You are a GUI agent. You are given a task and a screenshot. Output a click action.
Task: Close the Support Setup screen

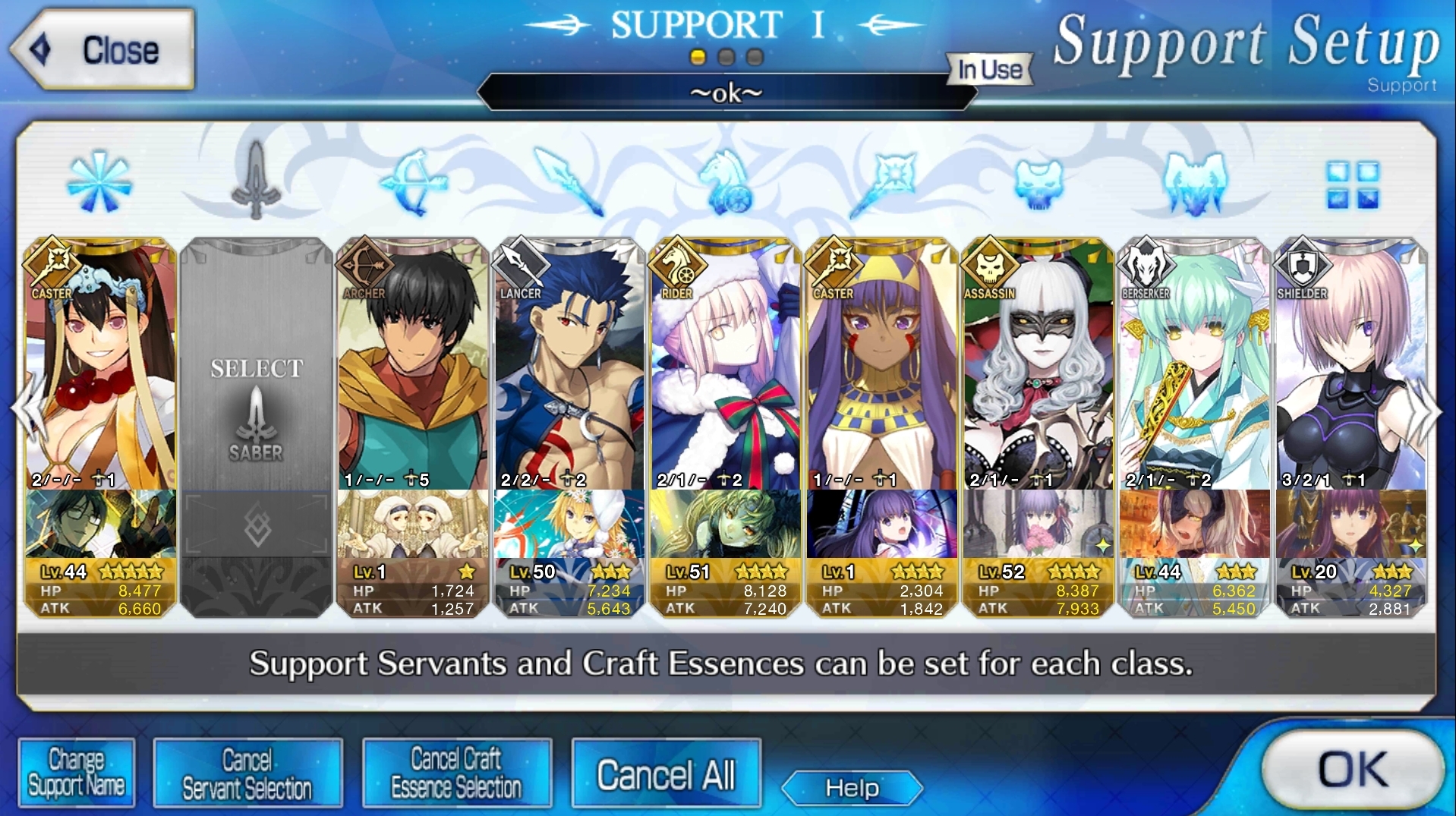pos(102,50)
